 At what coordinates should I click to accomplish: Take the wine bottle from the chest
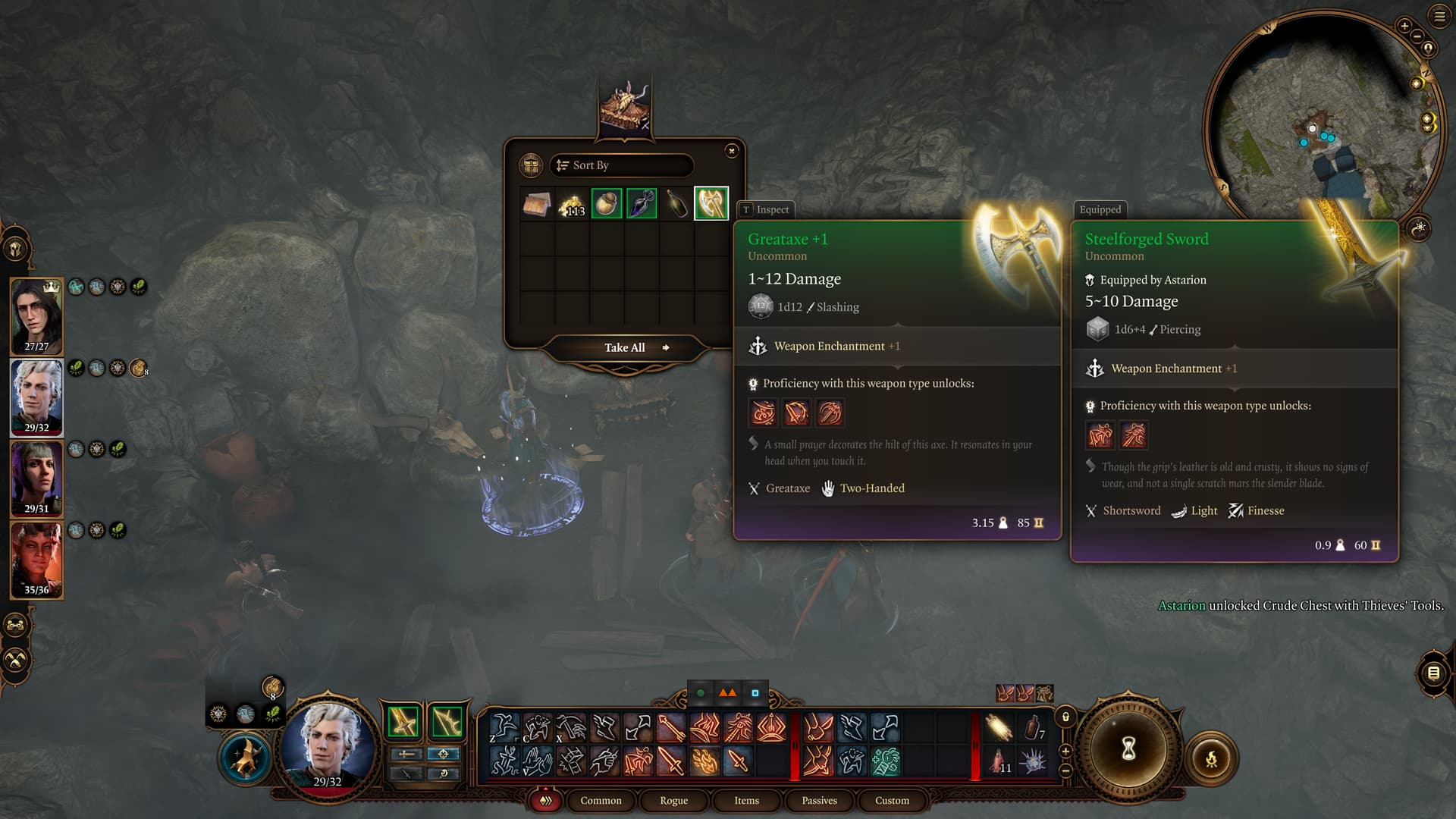point(676,203)
